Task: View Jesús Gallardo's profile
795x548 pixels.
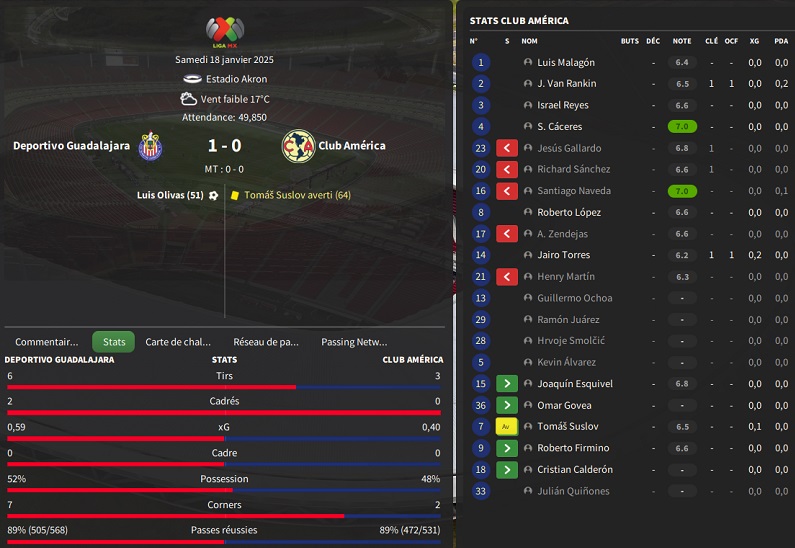Action: click(x=569, y=148)
